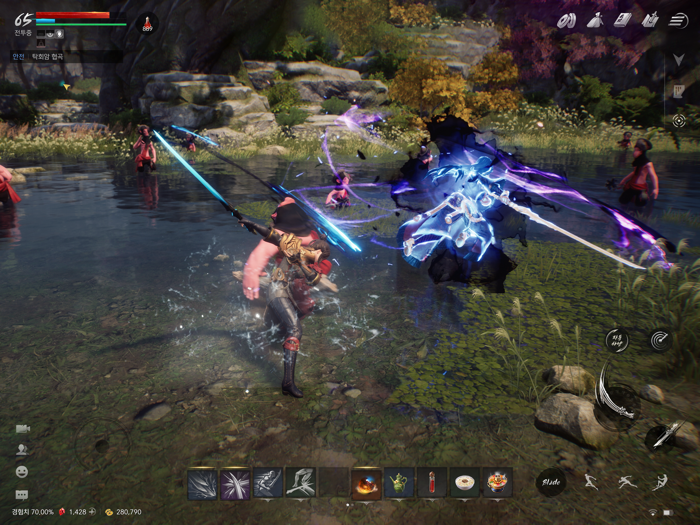Open the main menu lines icon

[x=680, y=19]
